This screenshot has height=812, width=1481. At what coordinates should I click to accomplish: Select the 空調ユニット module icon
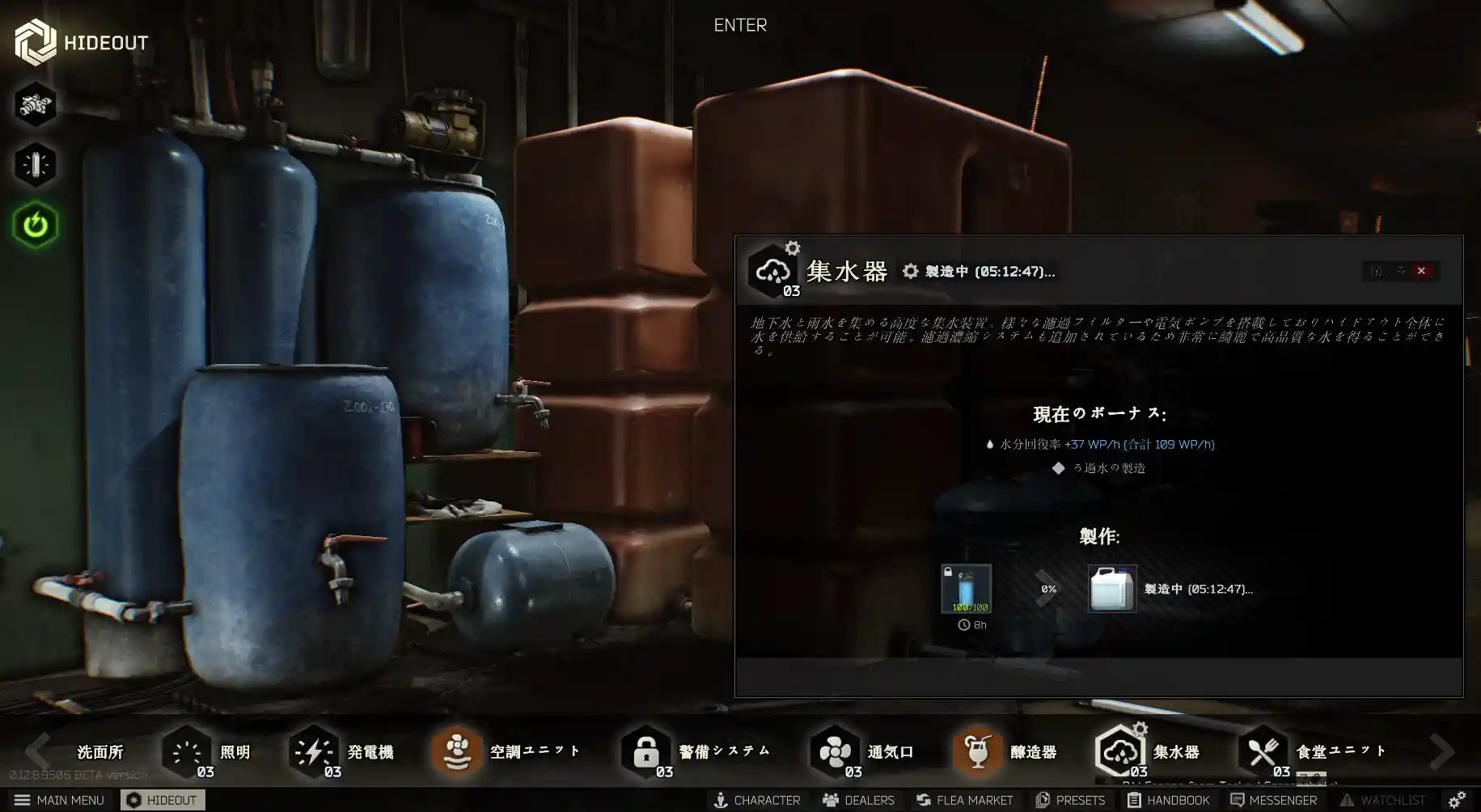click(x=458, y=751)
